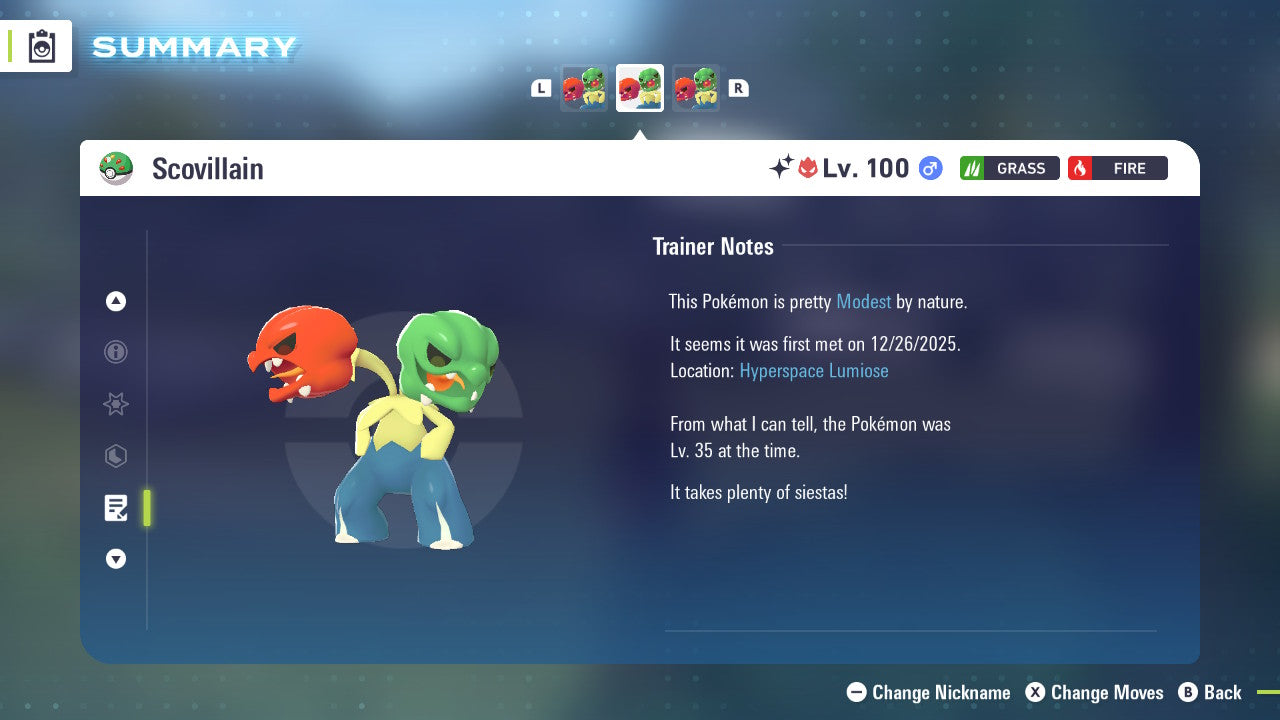The height and width of the screenshot is (720, 1280).
Task: Click the up arrow above the sidebar
Action: (116, 301)
